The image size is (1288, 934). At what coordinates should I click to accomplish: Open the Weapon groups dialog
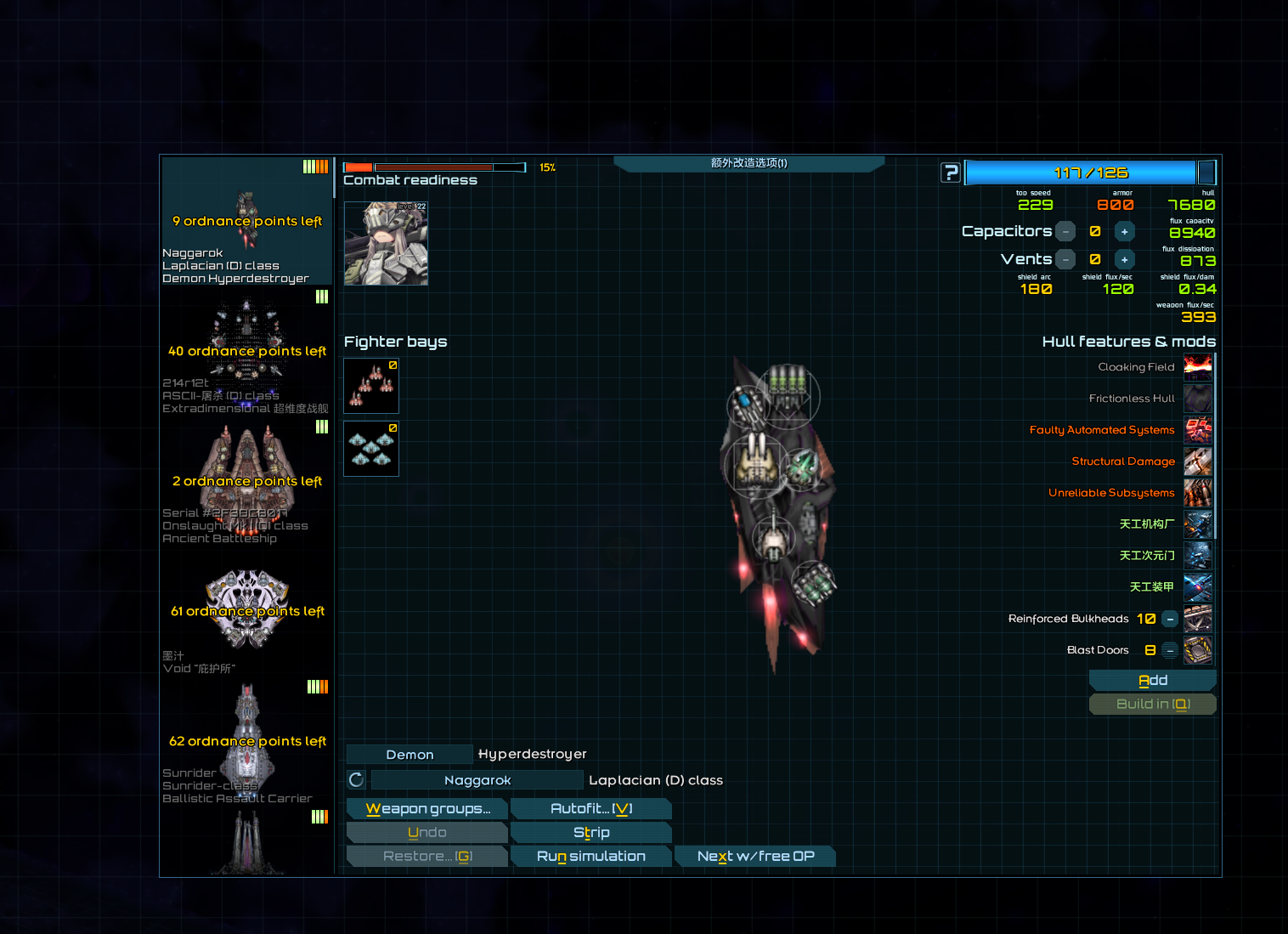click(x=427, y=809)
